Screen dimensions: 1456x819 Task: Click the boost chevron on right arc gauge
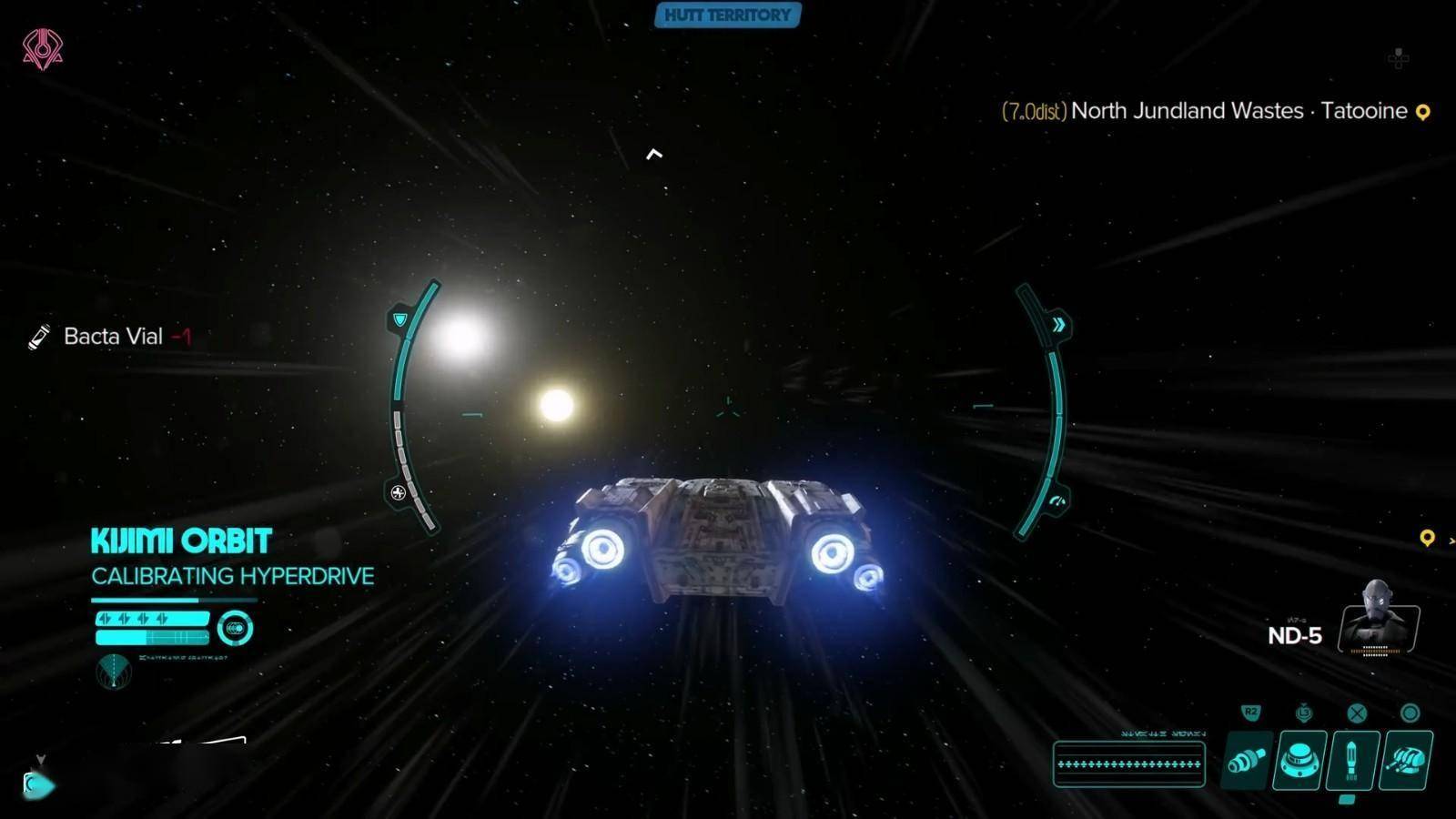click(x=1058, y=325)
